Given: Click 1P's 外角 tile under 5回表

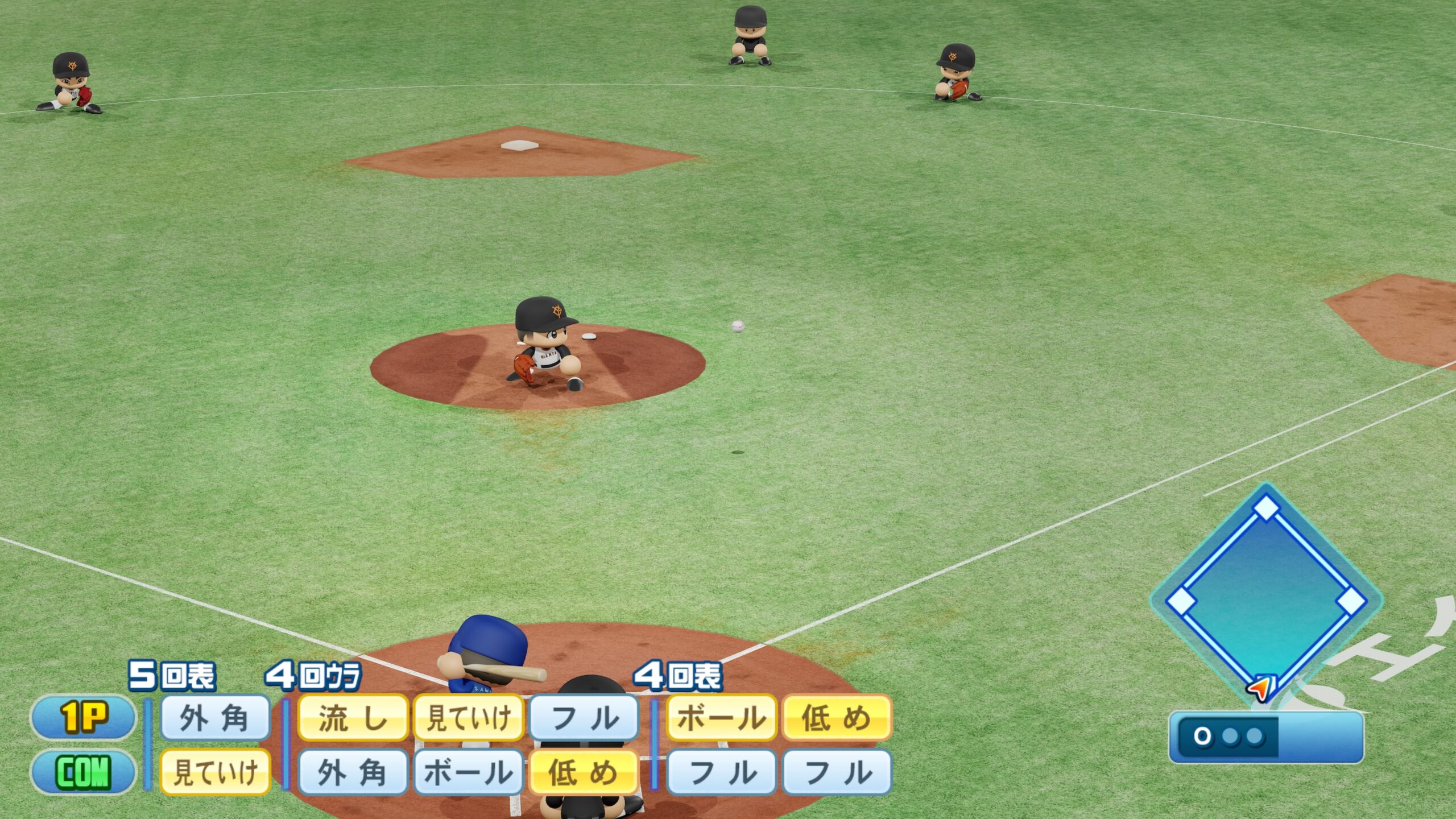Looking at the screenshot, I should 215,718.
